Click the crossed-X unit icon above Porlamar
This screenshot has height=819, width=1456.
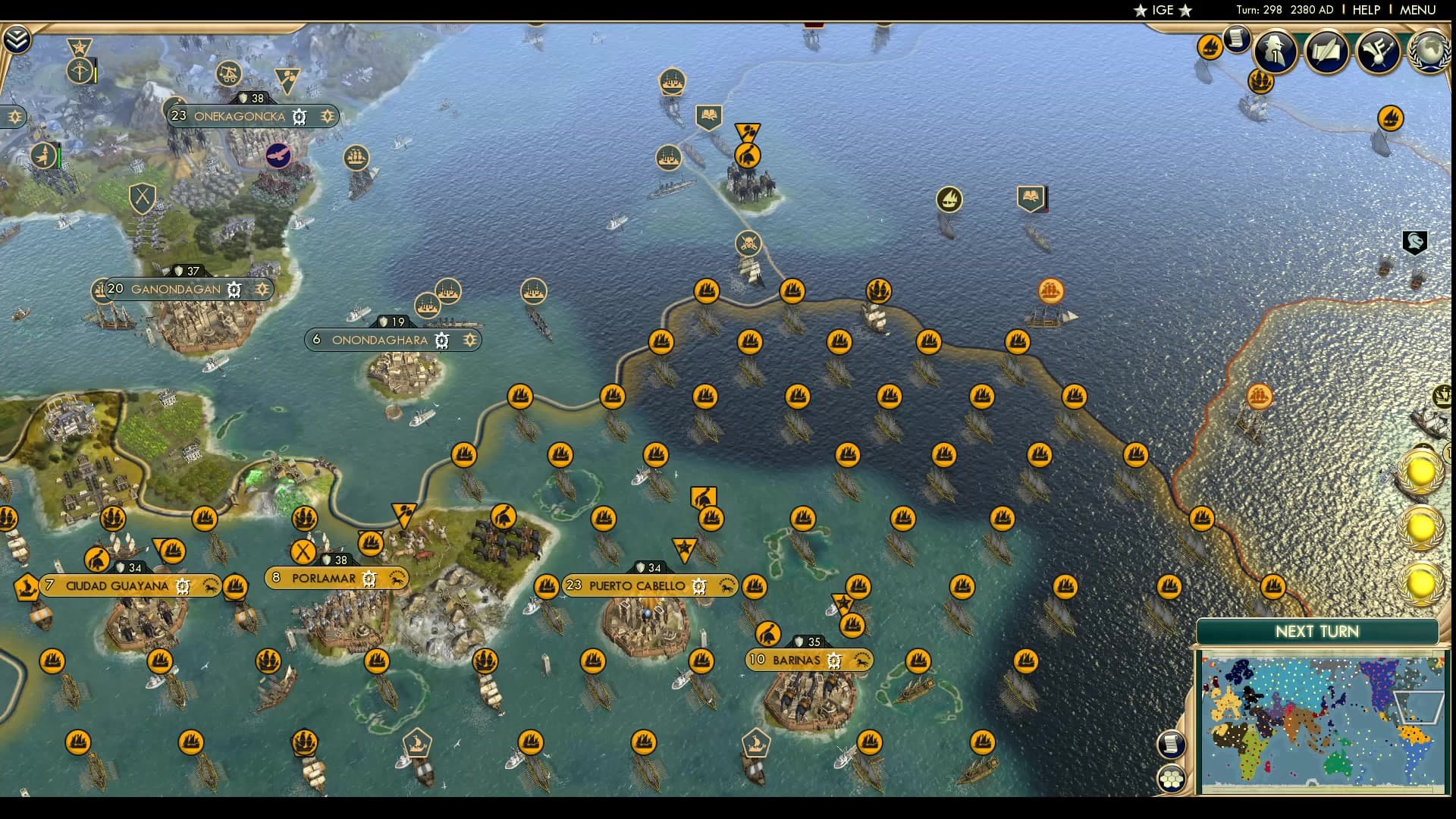click(303, 552)
